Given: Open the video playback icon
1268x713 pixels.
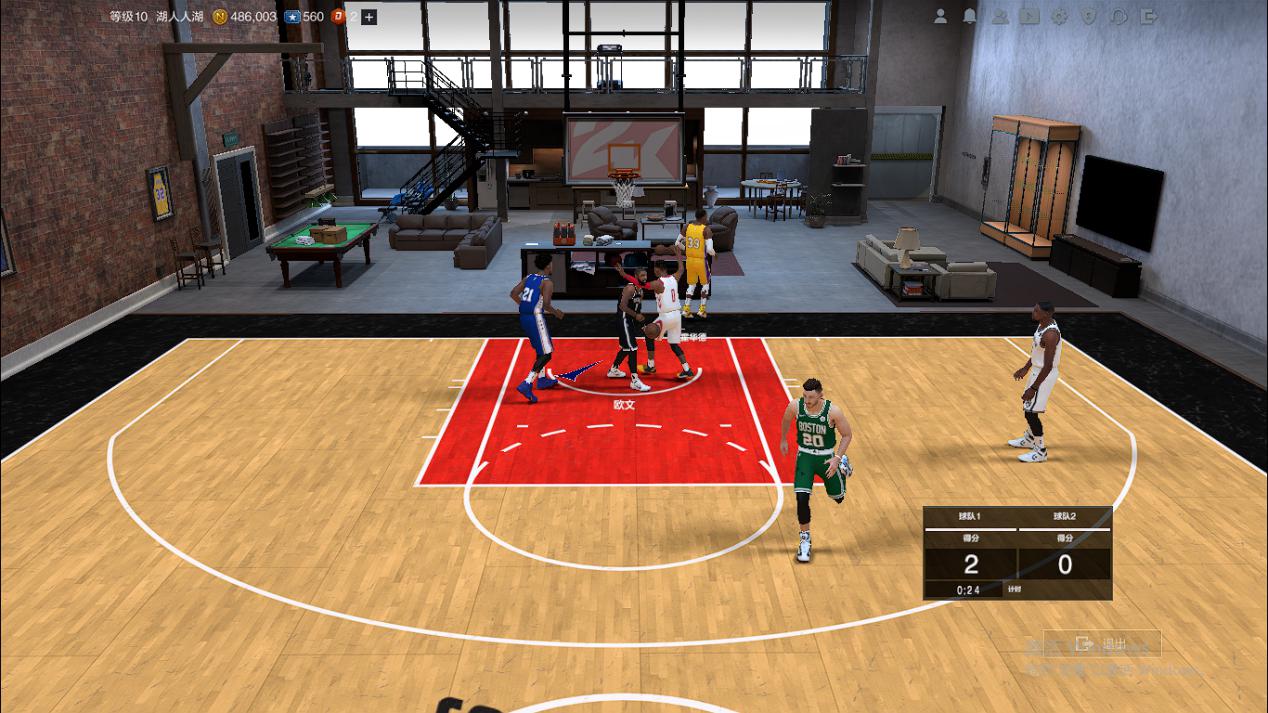Looking at the screenshot, I should (1029, 16).
